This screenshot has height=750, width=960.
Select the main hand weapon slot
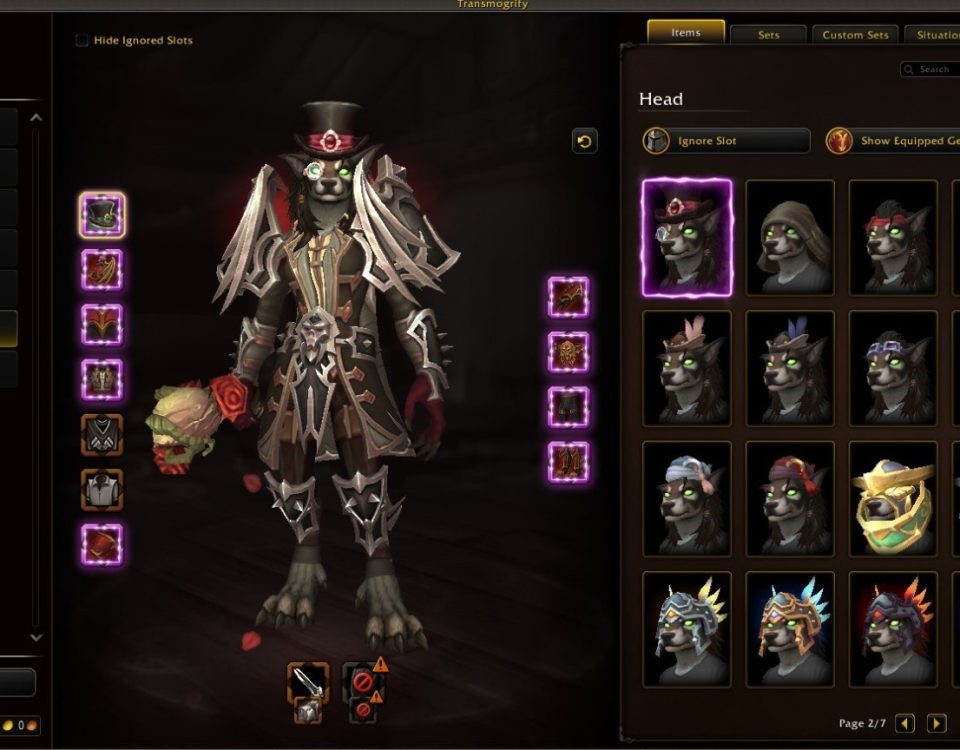pyautogui.click(x=307, y=685)
